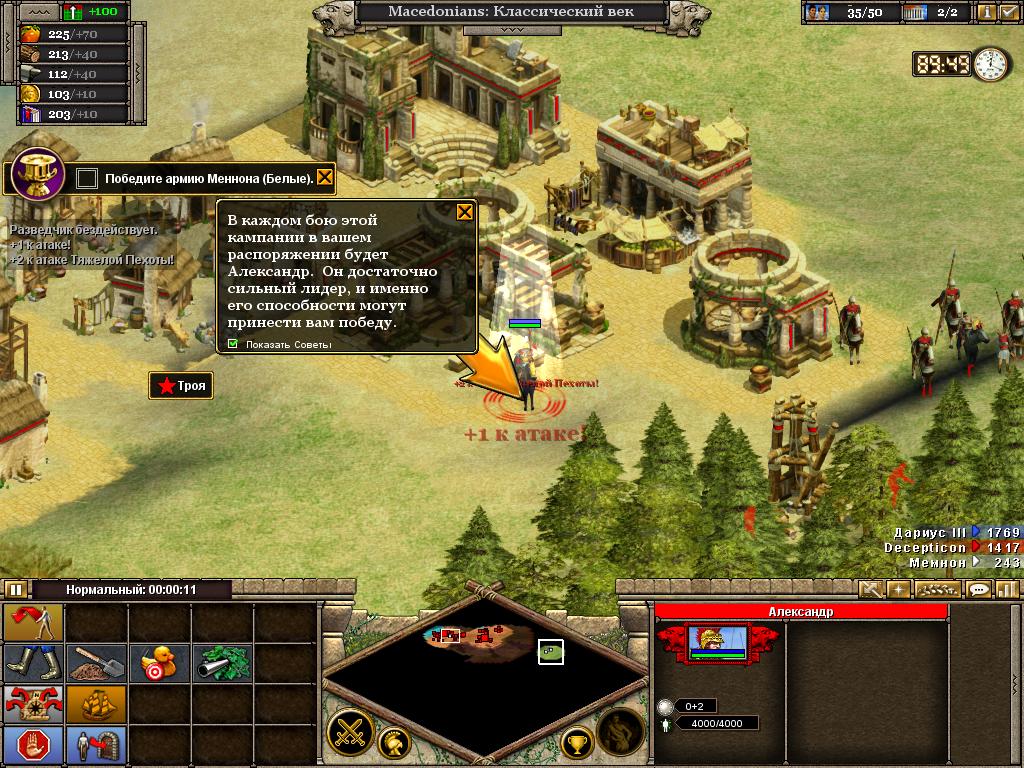1024x768 pixels.
Task: Click the sailing ship command icon
Action: click(96, 703)
